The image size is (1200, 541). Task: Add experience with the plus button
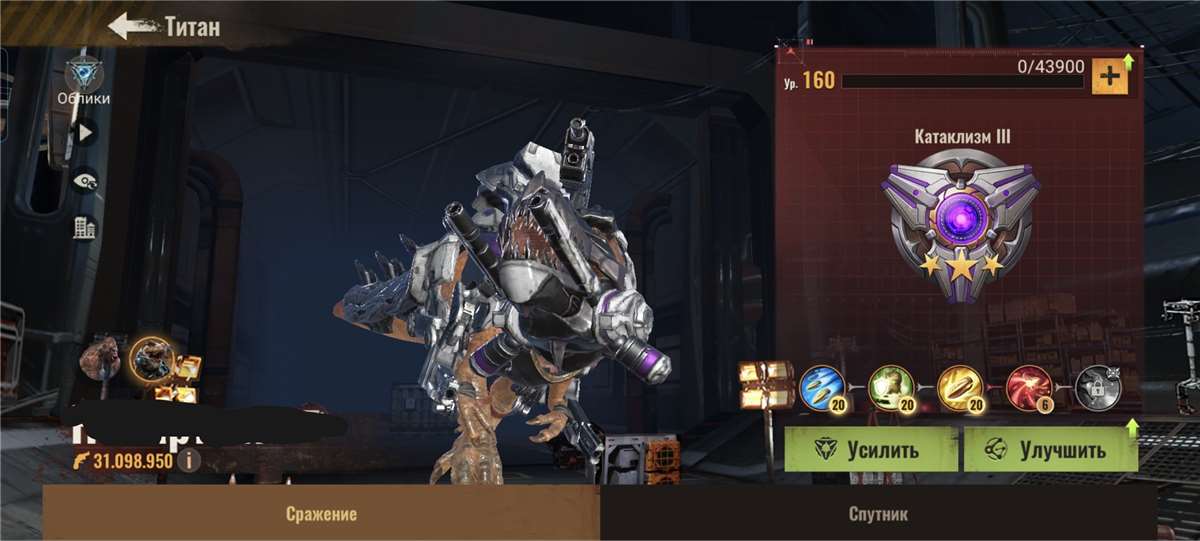click(x=1109, y=77)
